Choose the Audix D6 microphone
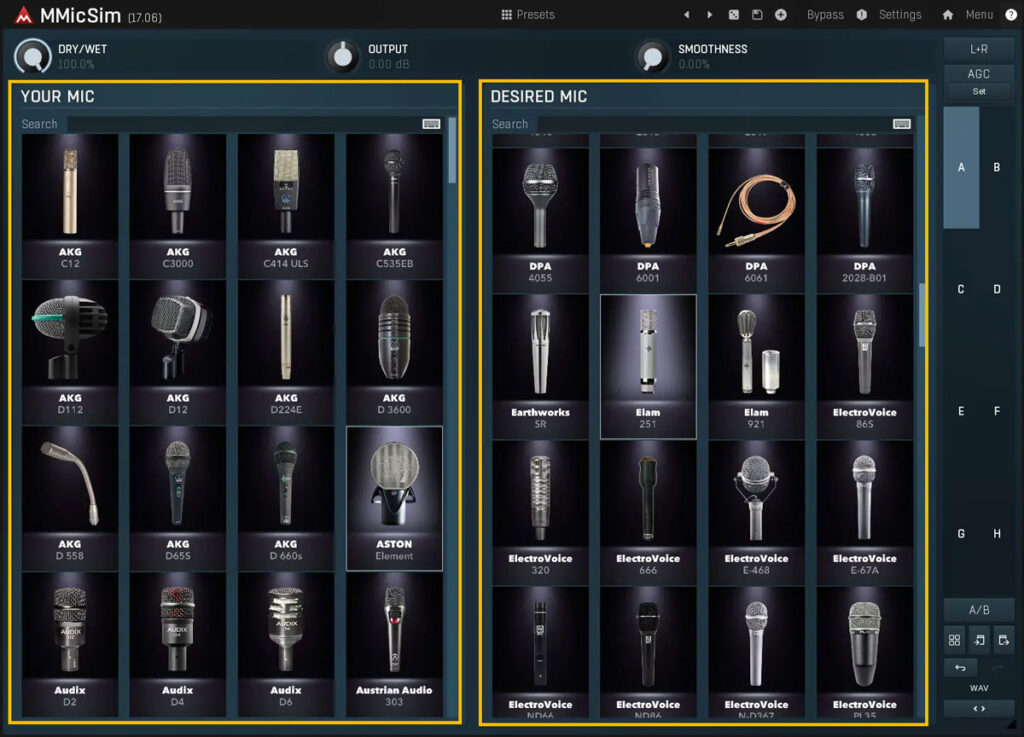Screen dimensions: 1024x737 (285, 642)
